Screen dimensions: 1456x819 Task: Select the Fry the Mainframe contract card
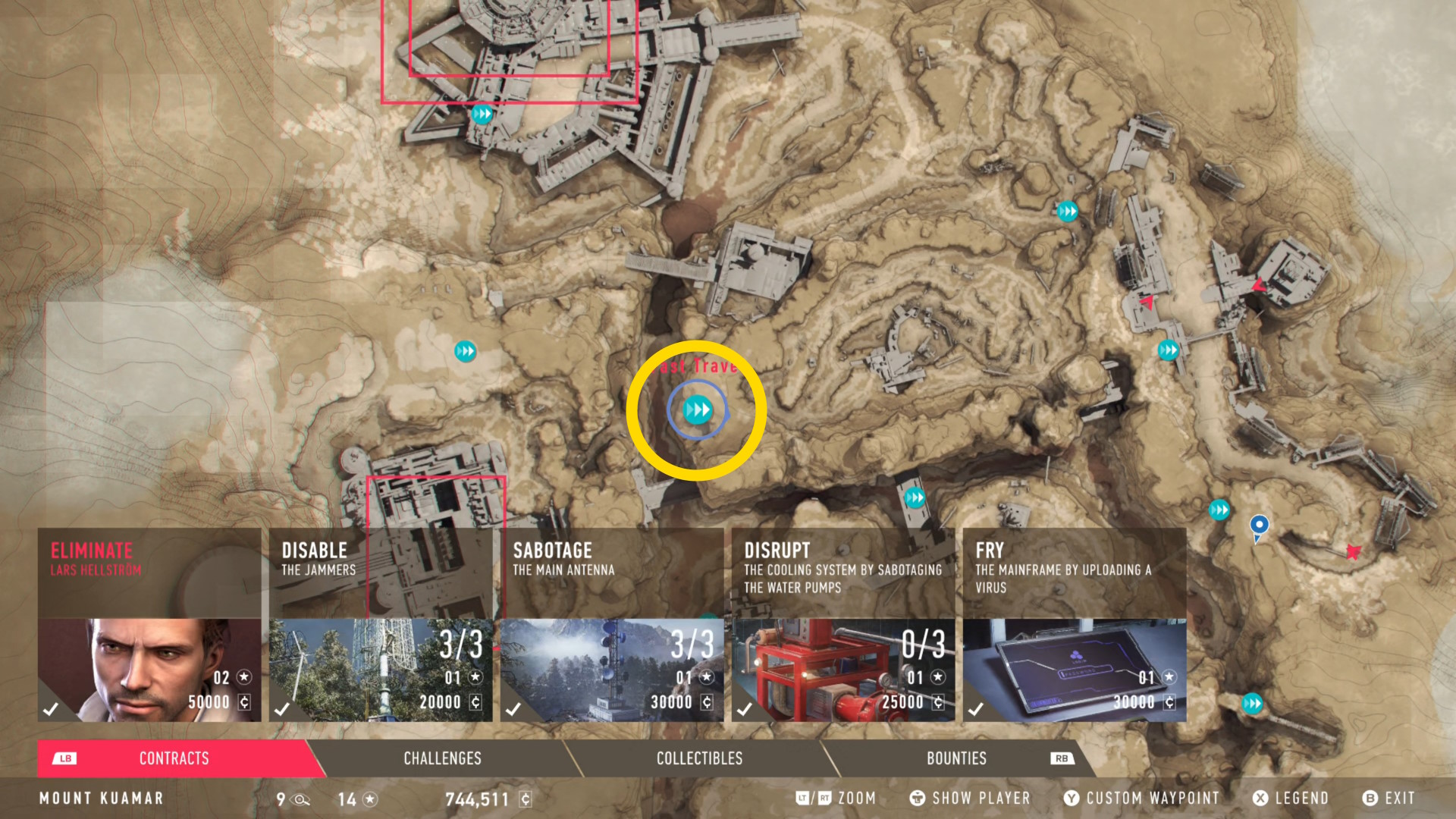click(1075, 625)
